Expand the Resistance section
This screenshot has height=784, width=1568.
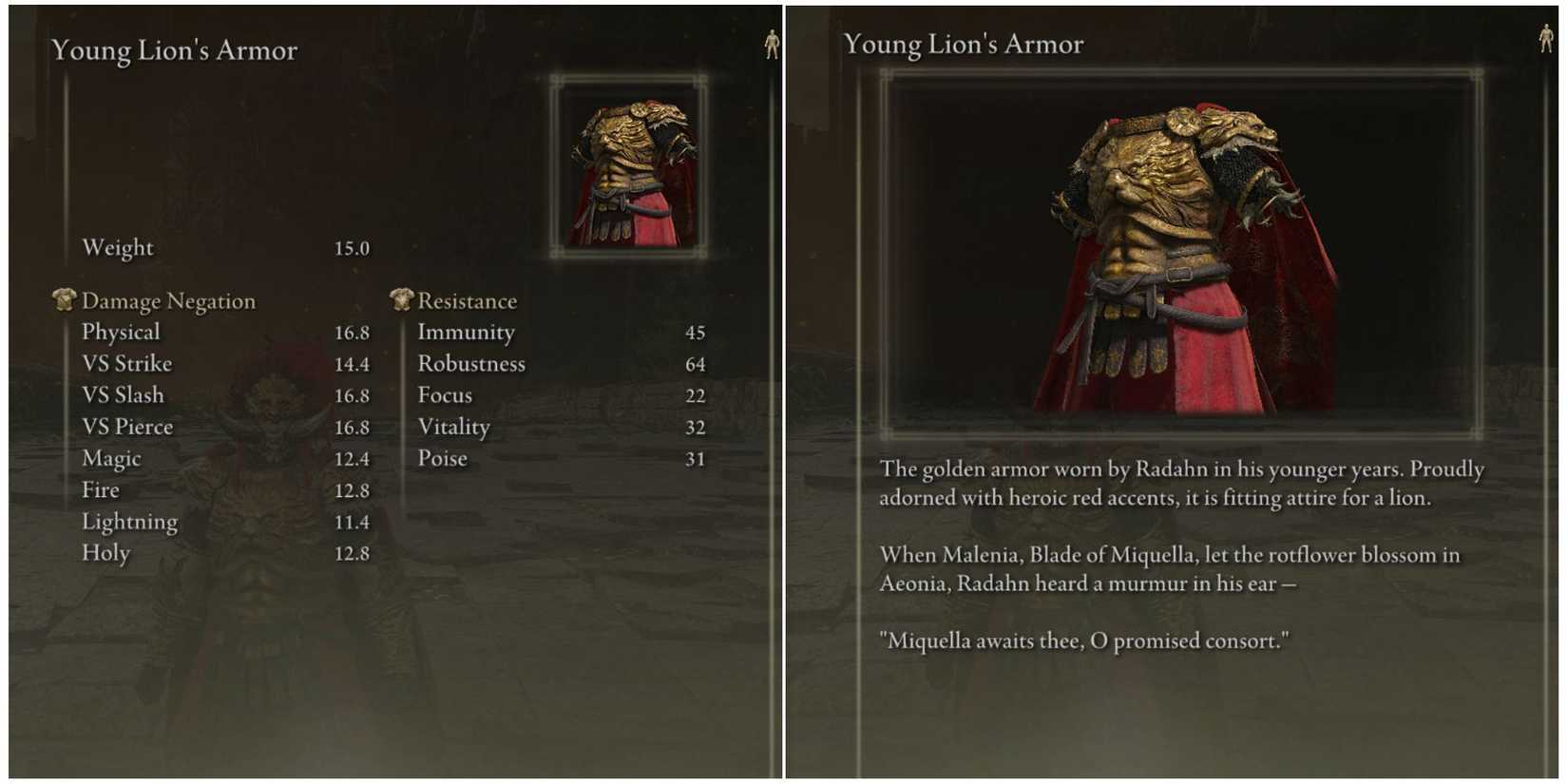(x=468, y=300)
